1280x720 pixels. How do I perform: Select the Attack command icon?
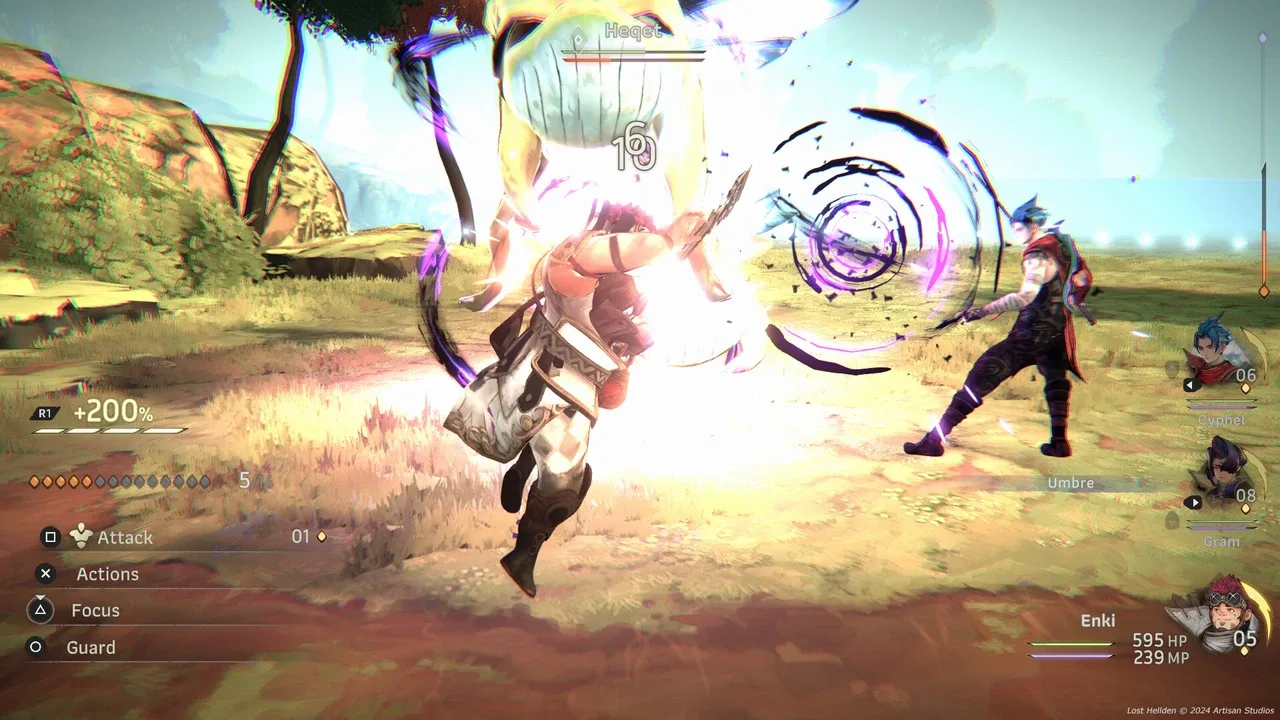81,536
